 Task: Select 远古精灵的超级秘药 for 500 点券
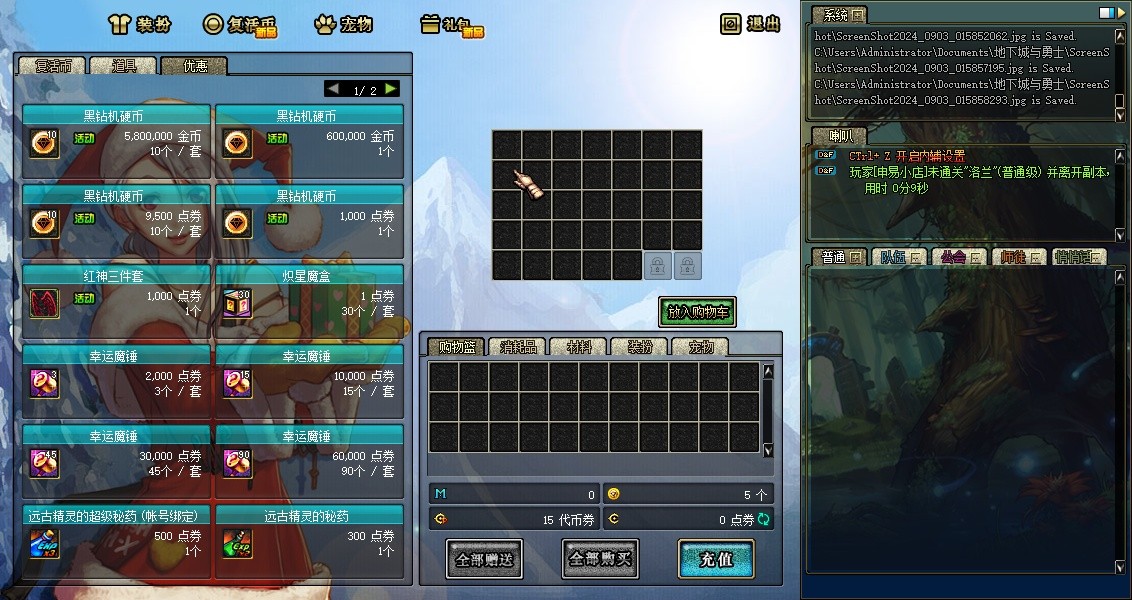click(x=116, y=535)
